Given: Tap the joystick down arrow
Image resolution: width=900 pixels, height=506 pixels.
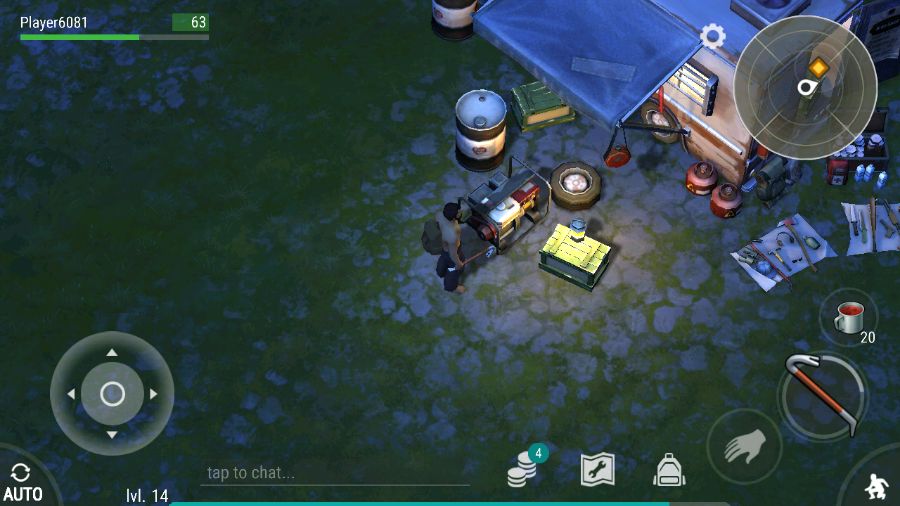Looking at the screenshot, I should click(112, 435).
